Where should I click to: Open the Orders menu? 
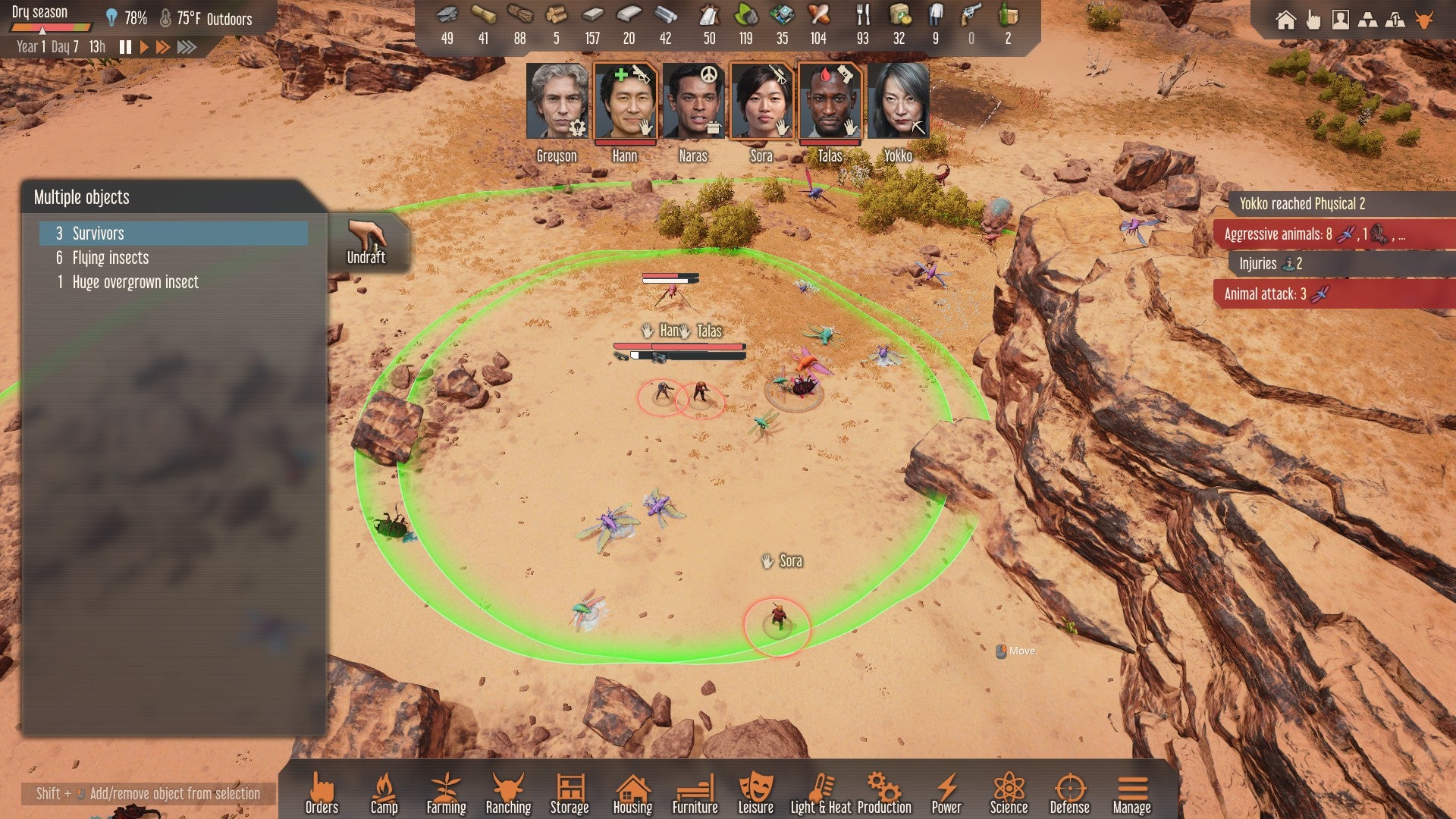coord(322,793)
